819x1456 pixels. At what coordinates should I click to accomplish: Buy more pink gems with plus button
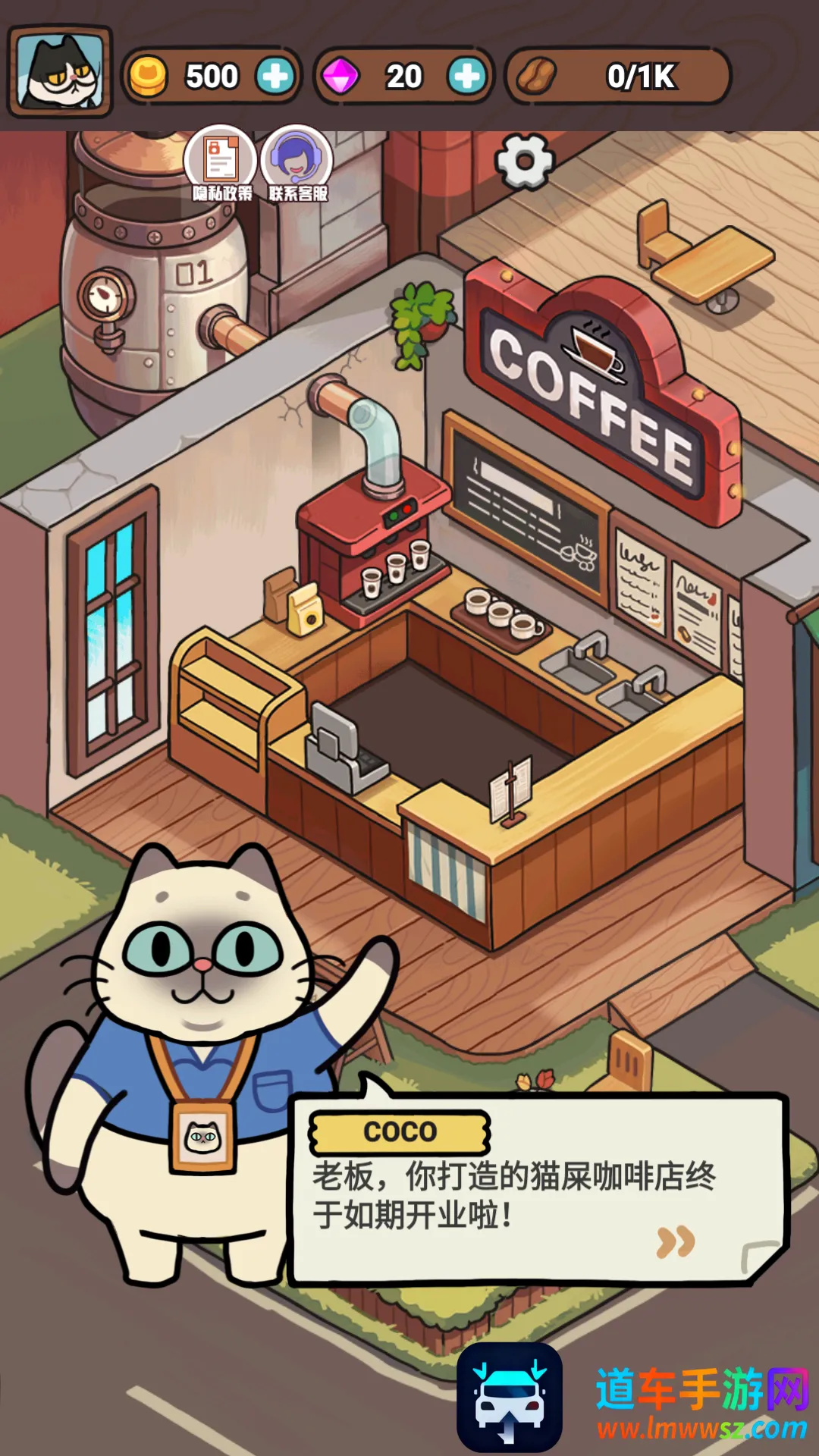[466, 76]
